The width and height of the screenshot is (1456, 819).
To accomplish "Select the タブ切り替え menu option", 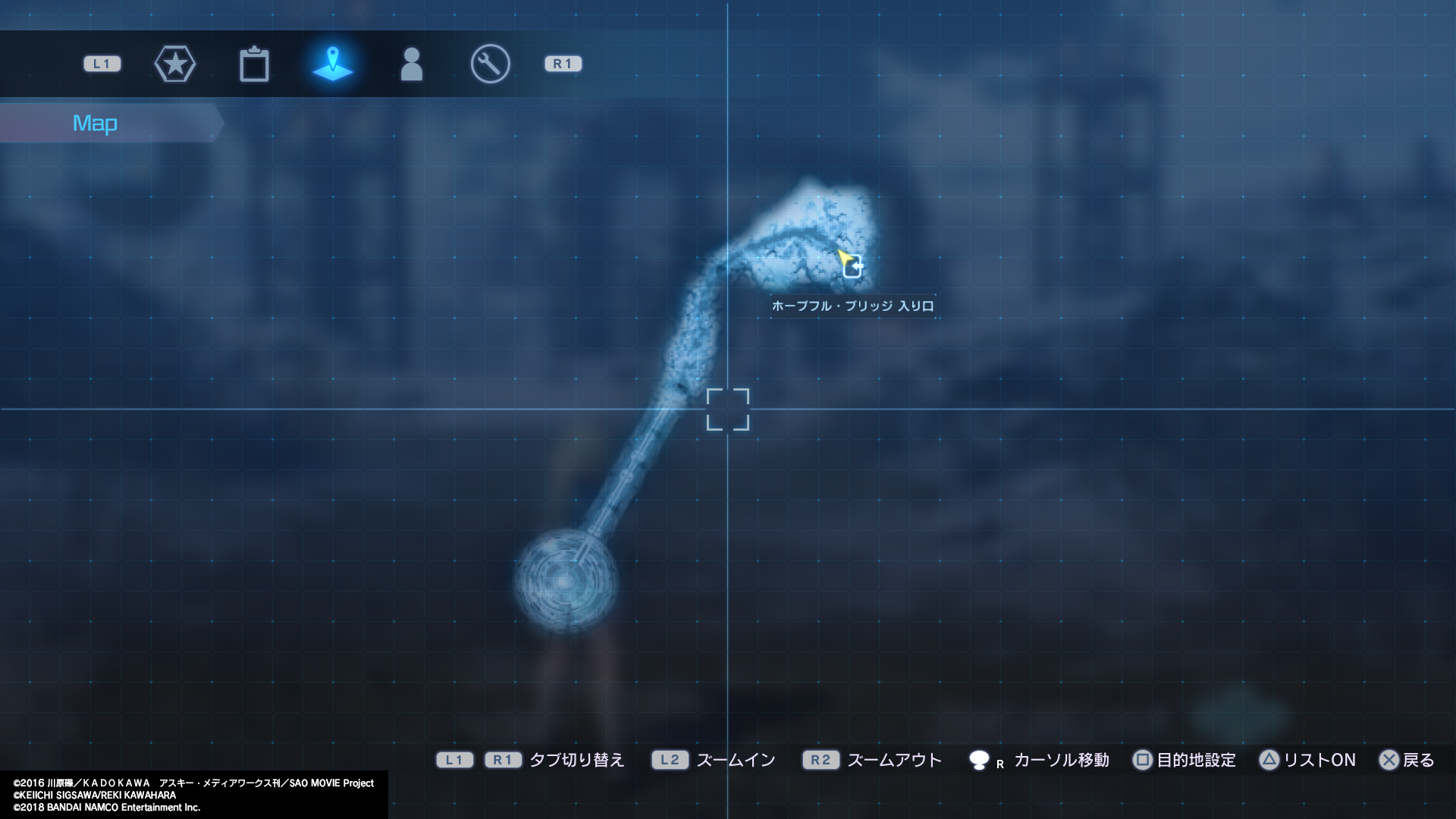I will click(x=578, y=760).
